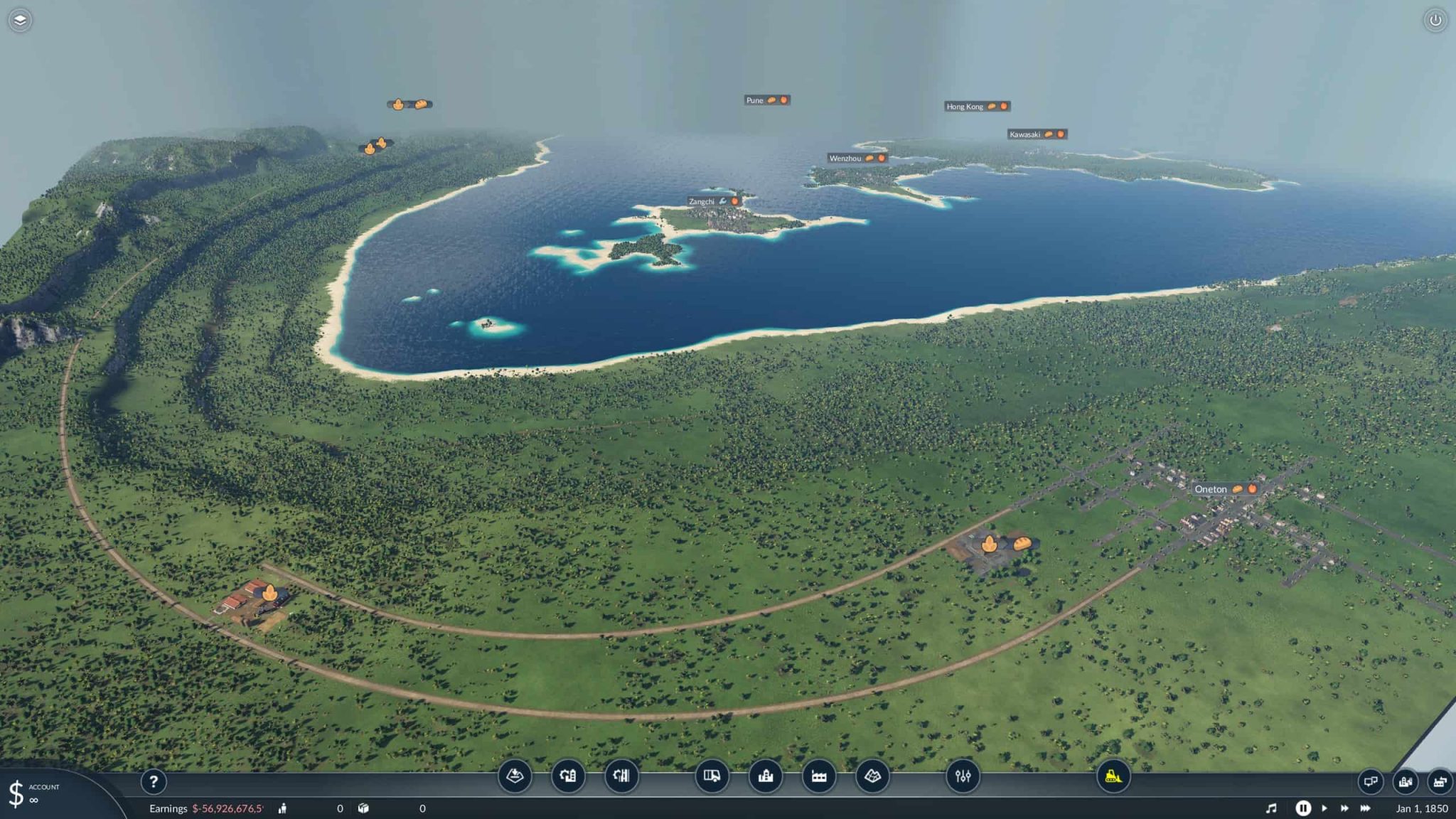This screenshot has width=1456, height=819.
Task: Open the factory industry menu
Action: pyautogui.click(x=819, y=776)
